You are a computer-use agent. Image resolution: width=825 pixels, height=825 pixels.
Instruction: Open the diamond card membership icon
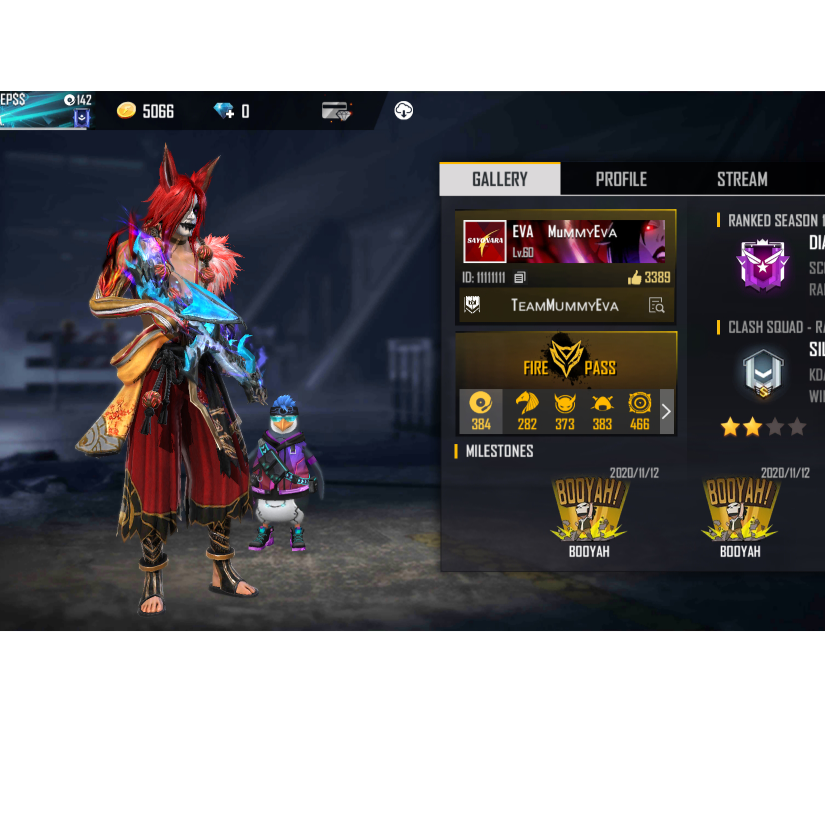click(x=337, y=111)
